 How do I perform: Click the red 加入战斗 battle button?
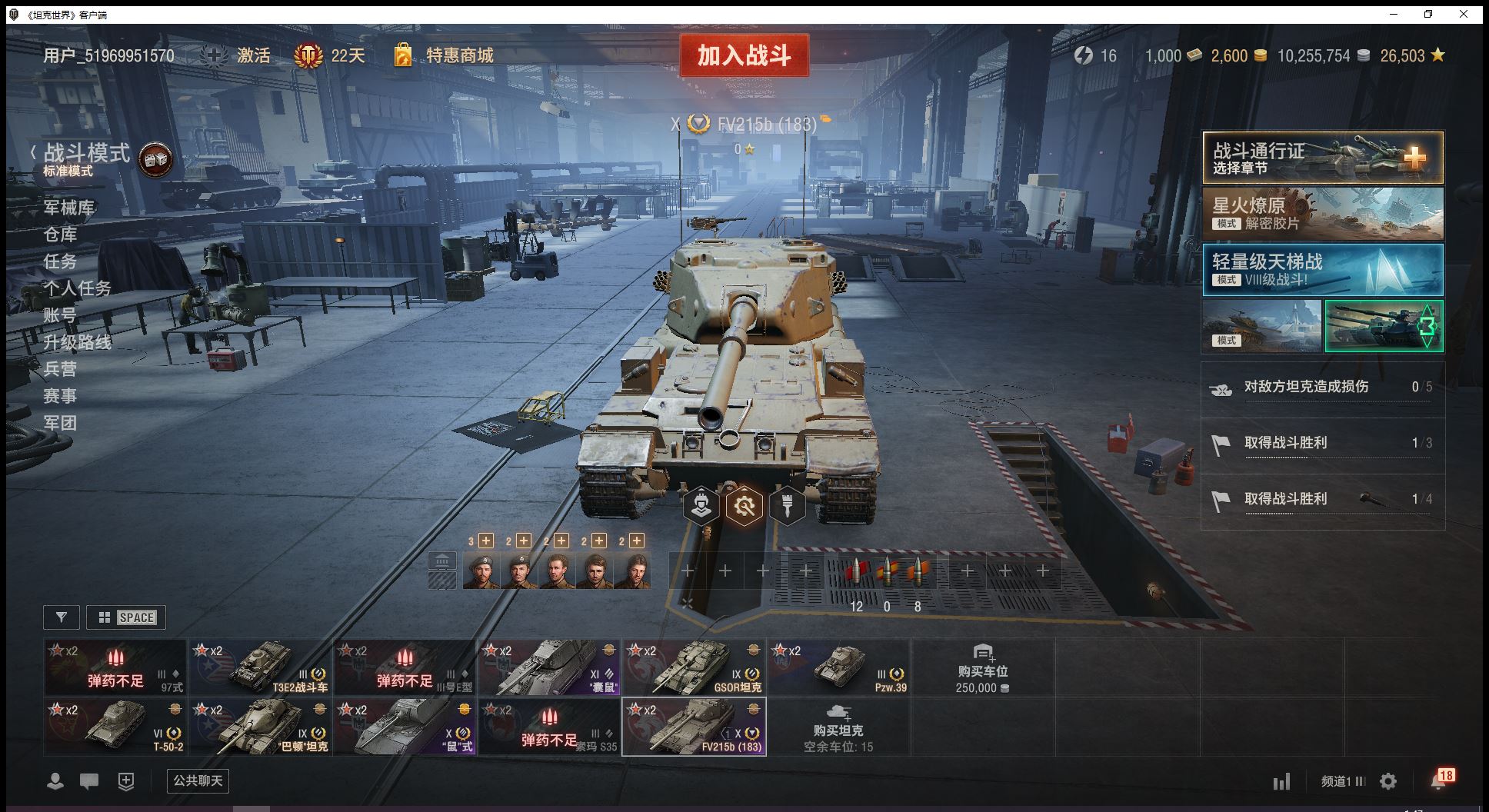pyautogui.click(x=744, y=55)
